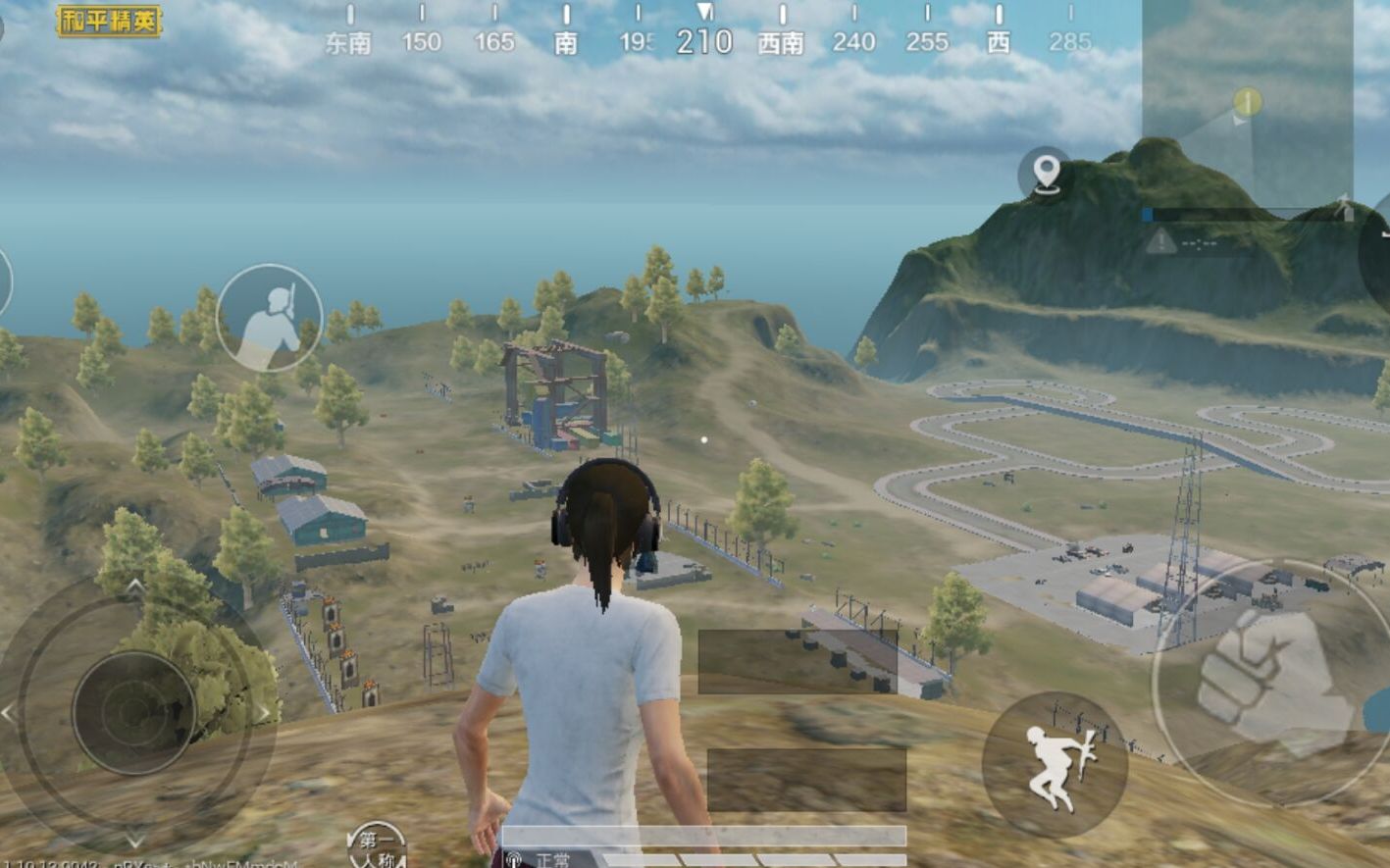
Task: Select the upper empty weapon slot
Action: [x=797, y=661]
